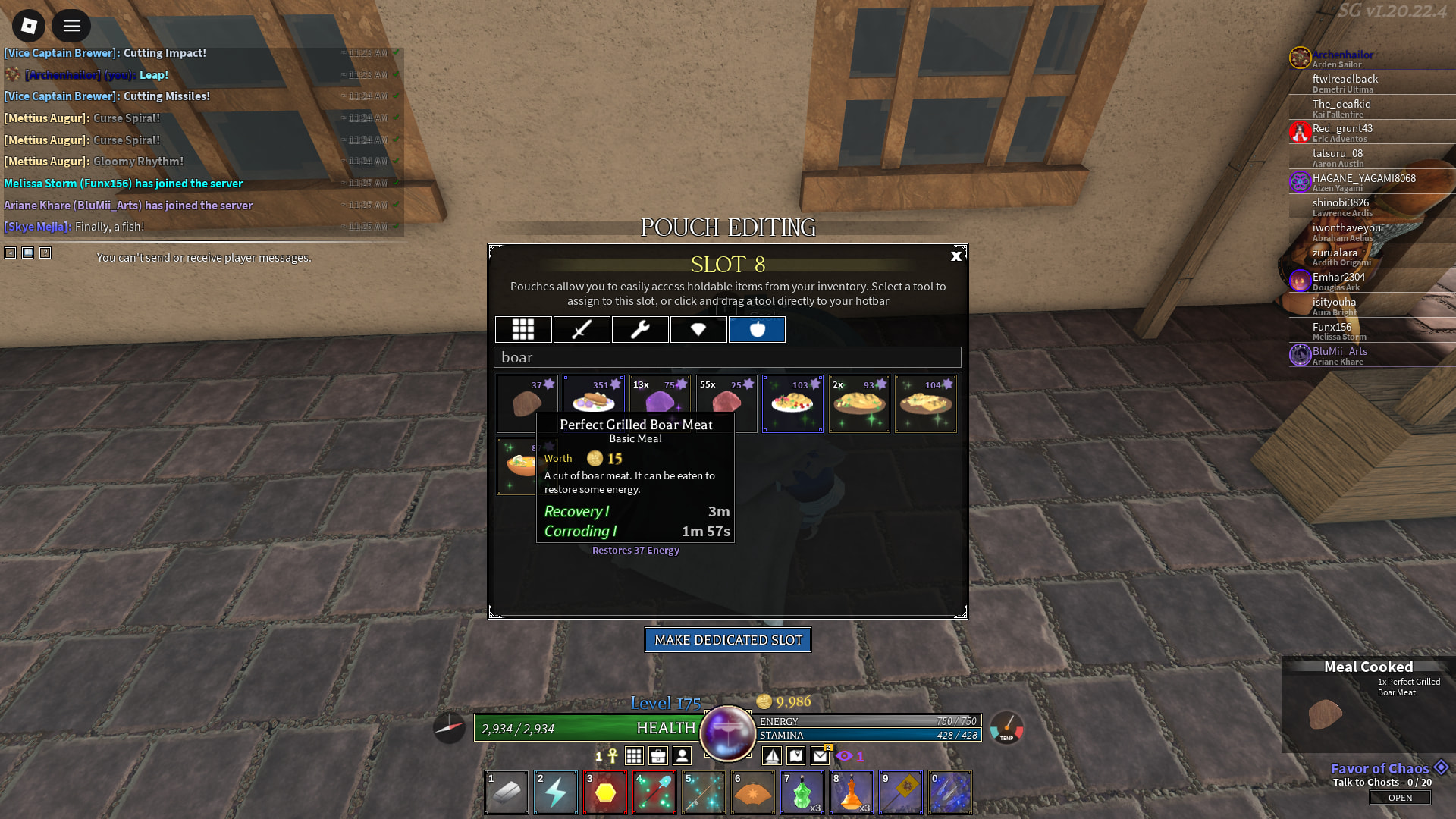
Task: Switch to the all-items grid tab
Action: click(523, 329)
